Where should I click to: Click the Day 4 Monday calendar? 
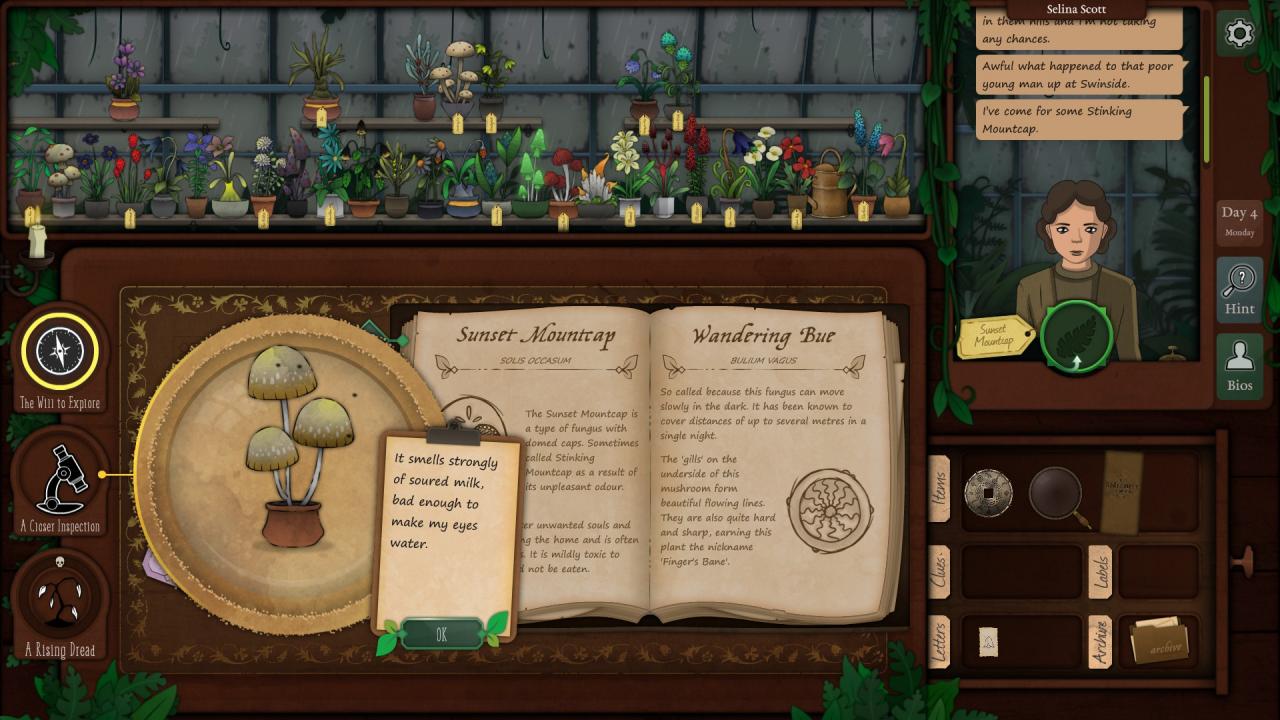tap(1239, 220)
